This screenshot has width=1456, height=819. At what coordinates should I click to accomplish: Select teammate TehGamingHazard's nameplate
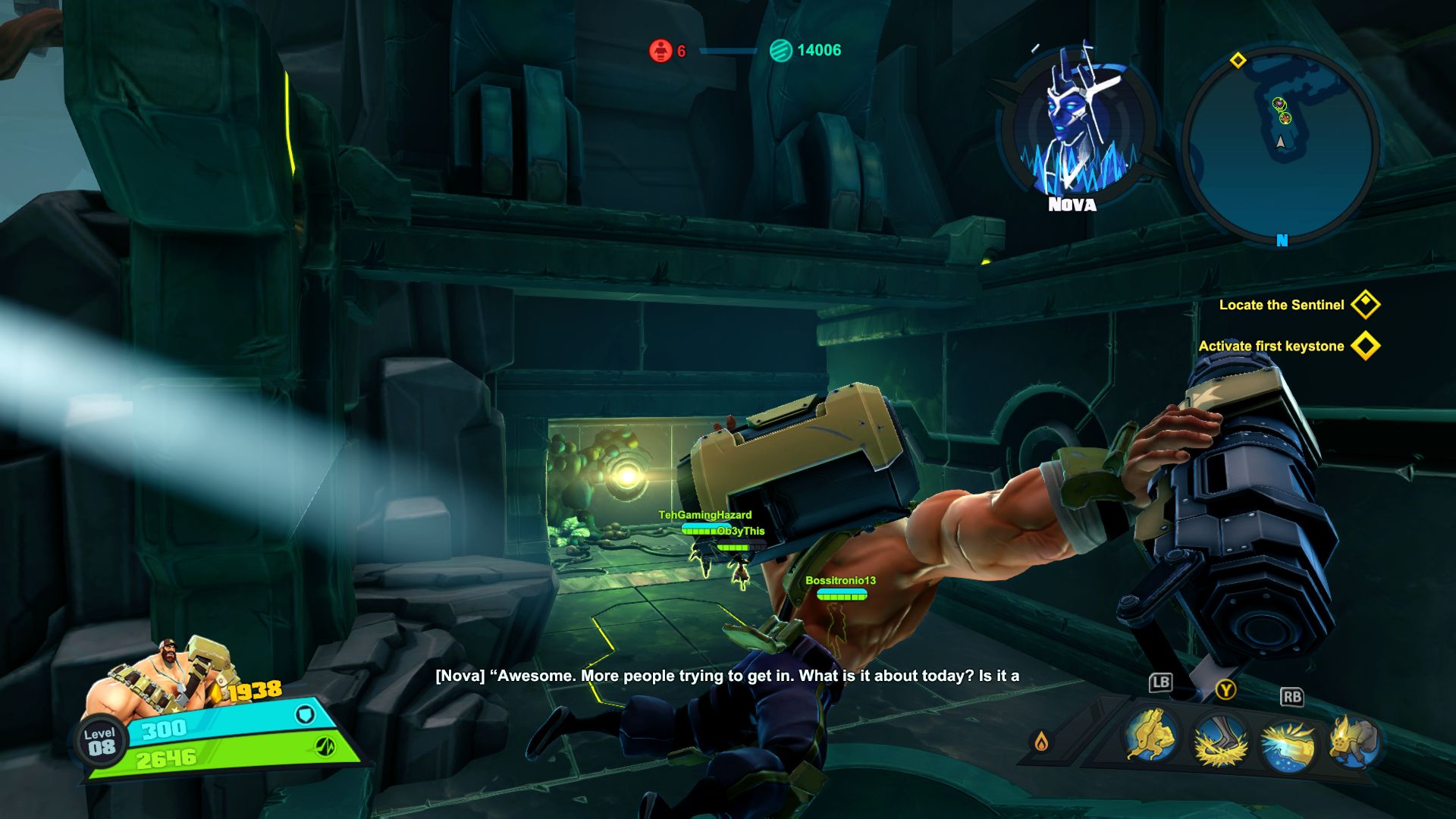704,516
